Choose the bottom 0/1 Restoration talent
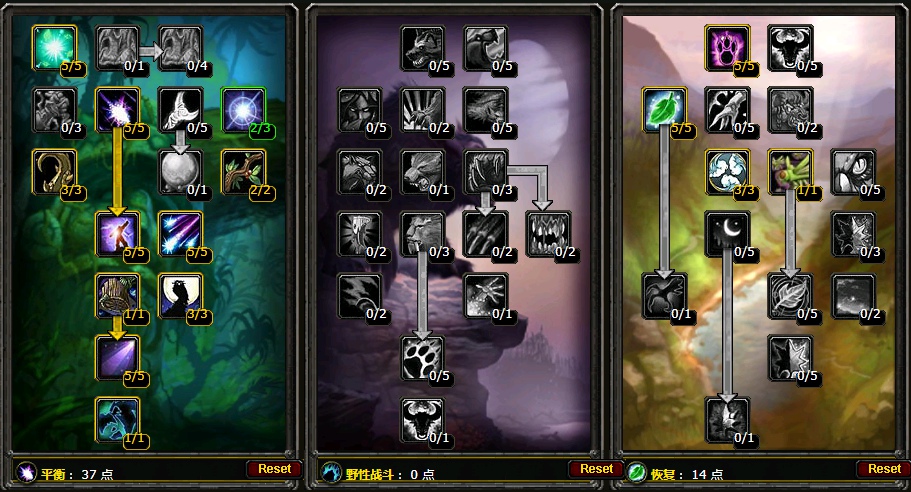The image size is (911, 492). pos(726,419)
